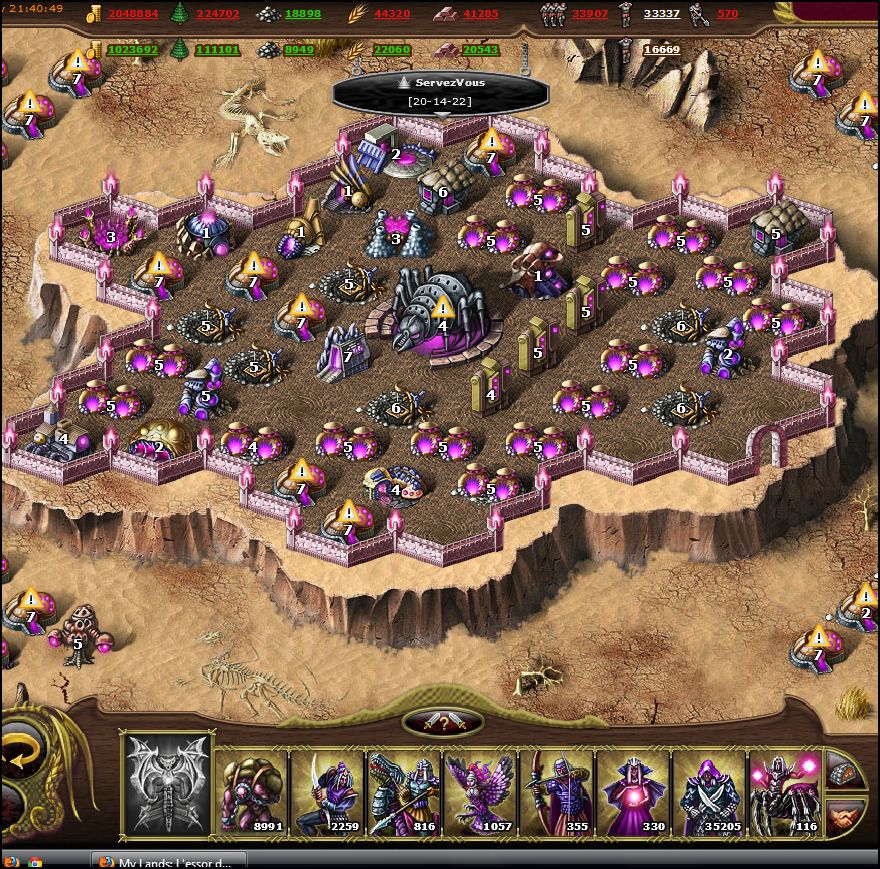Open the winged faction emblem panel

(167, 784)
